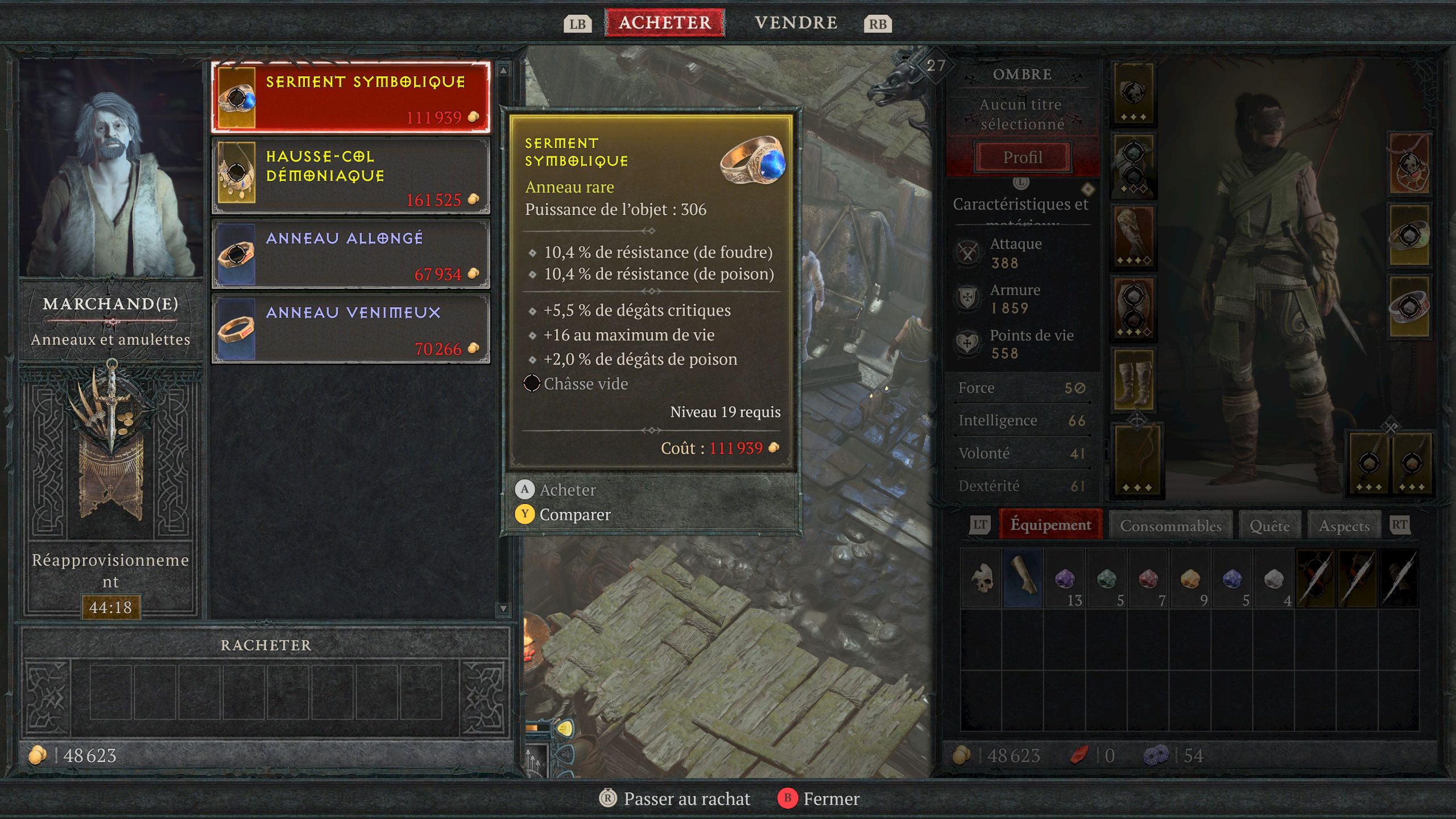Select the Serment Symbolique ring listing
Screen dimensions: 1456x819
350,98
